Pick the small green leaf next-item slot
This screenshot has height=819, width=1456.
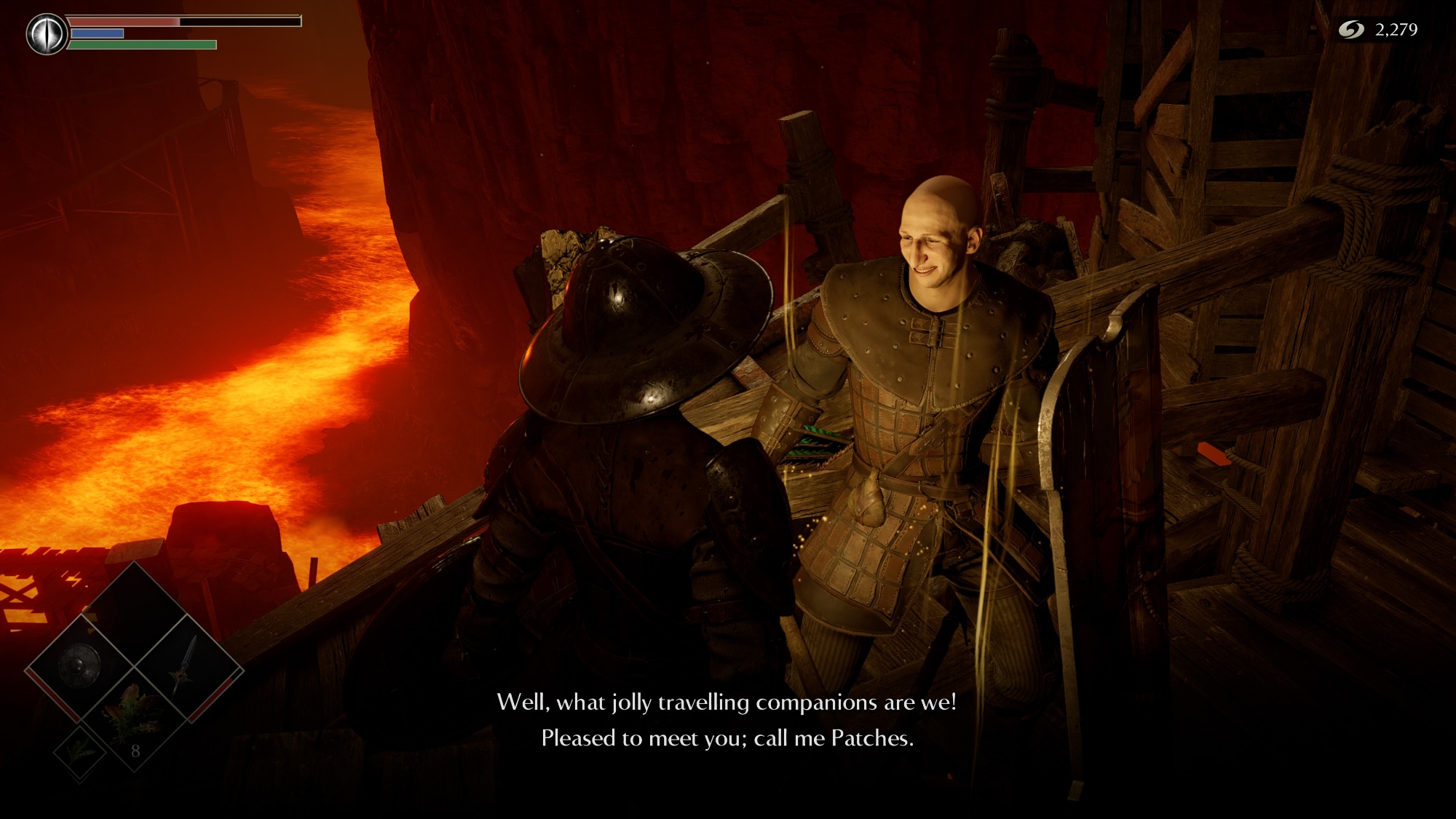point(79,751)
